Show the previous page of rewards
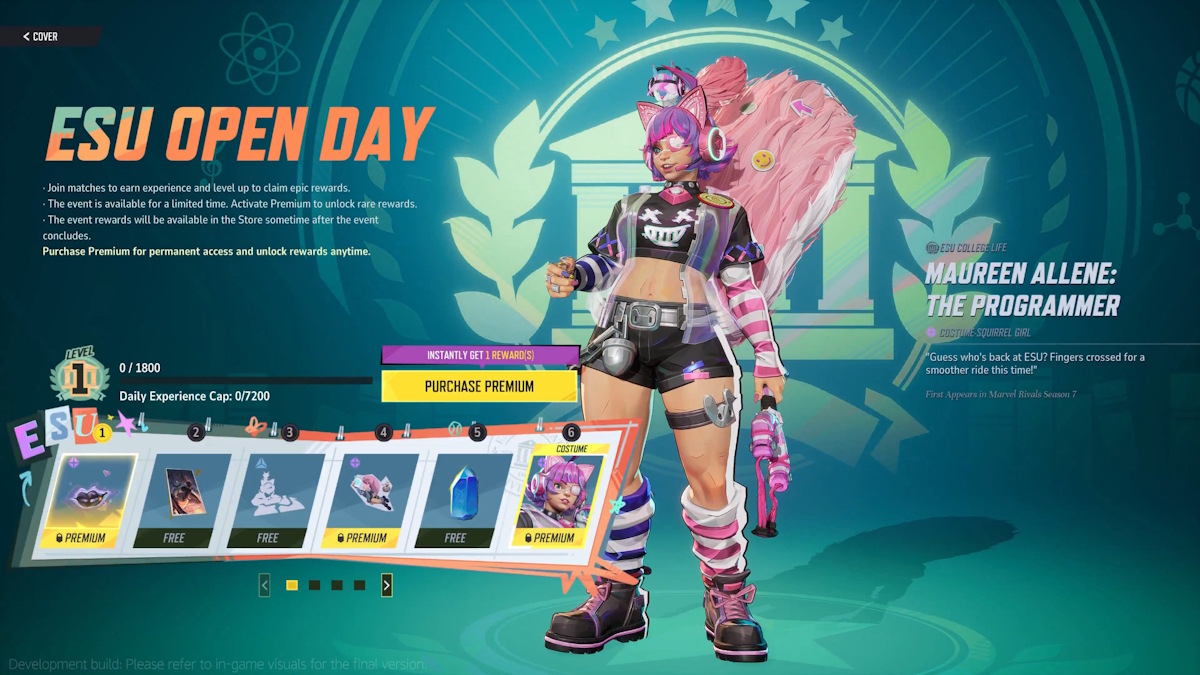This screenshot has height=675, width=1200. [x=264, y=585]
